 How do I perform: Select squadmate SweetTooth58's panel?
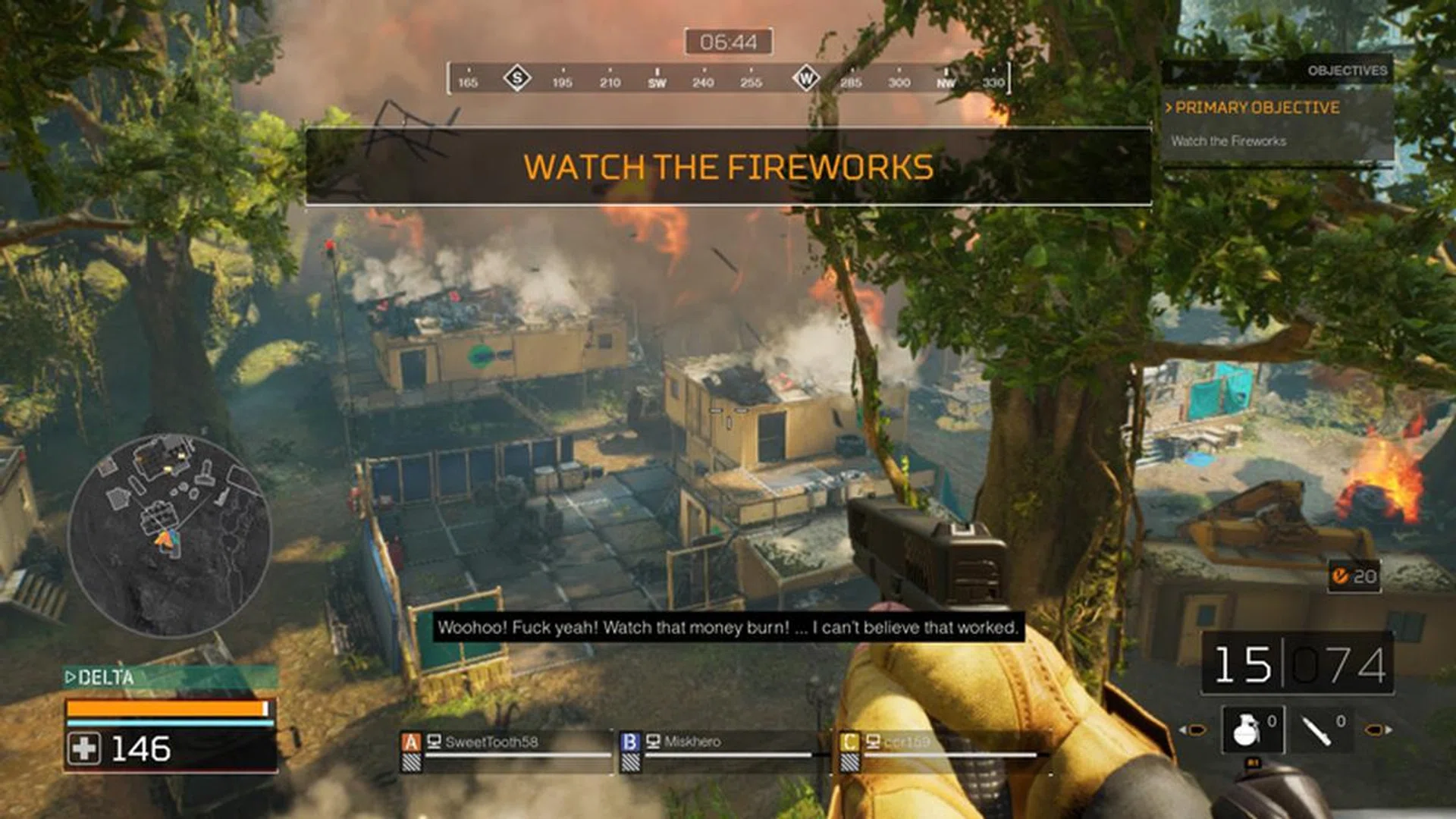tap(505, 748)
